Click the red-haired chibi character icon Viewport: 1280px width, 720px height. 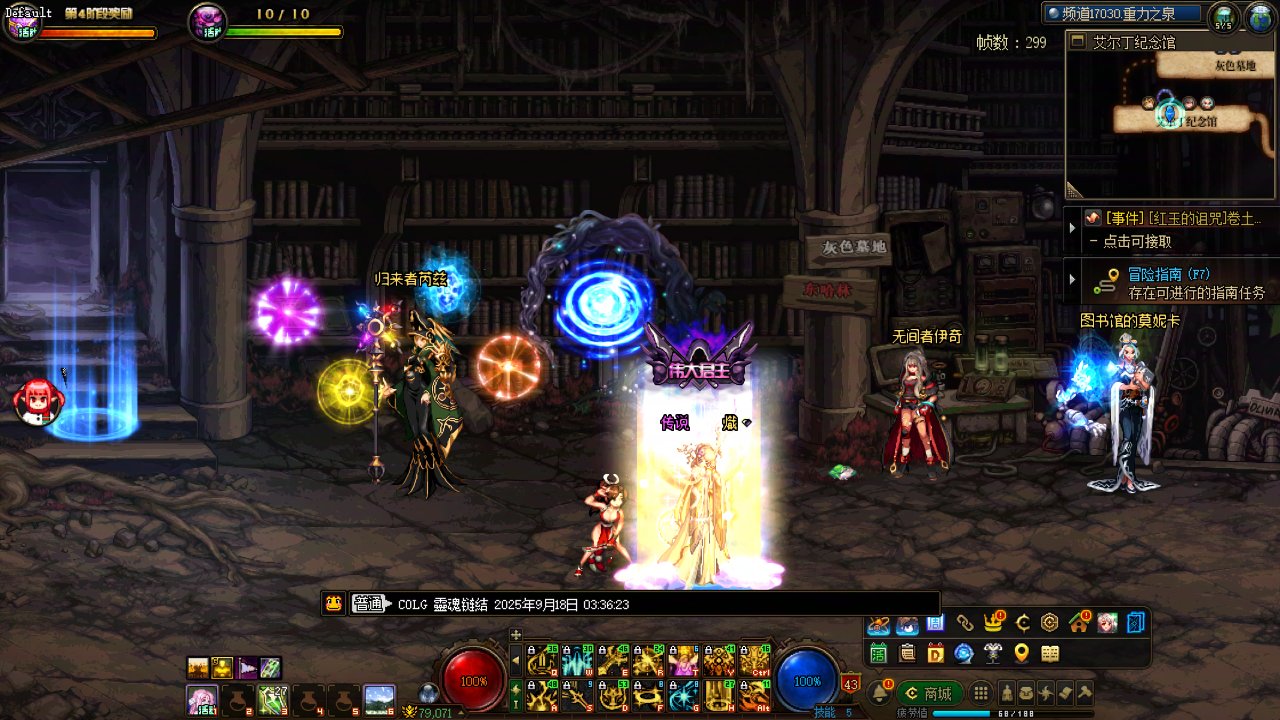pyautogui.click(x=38, y=401)
